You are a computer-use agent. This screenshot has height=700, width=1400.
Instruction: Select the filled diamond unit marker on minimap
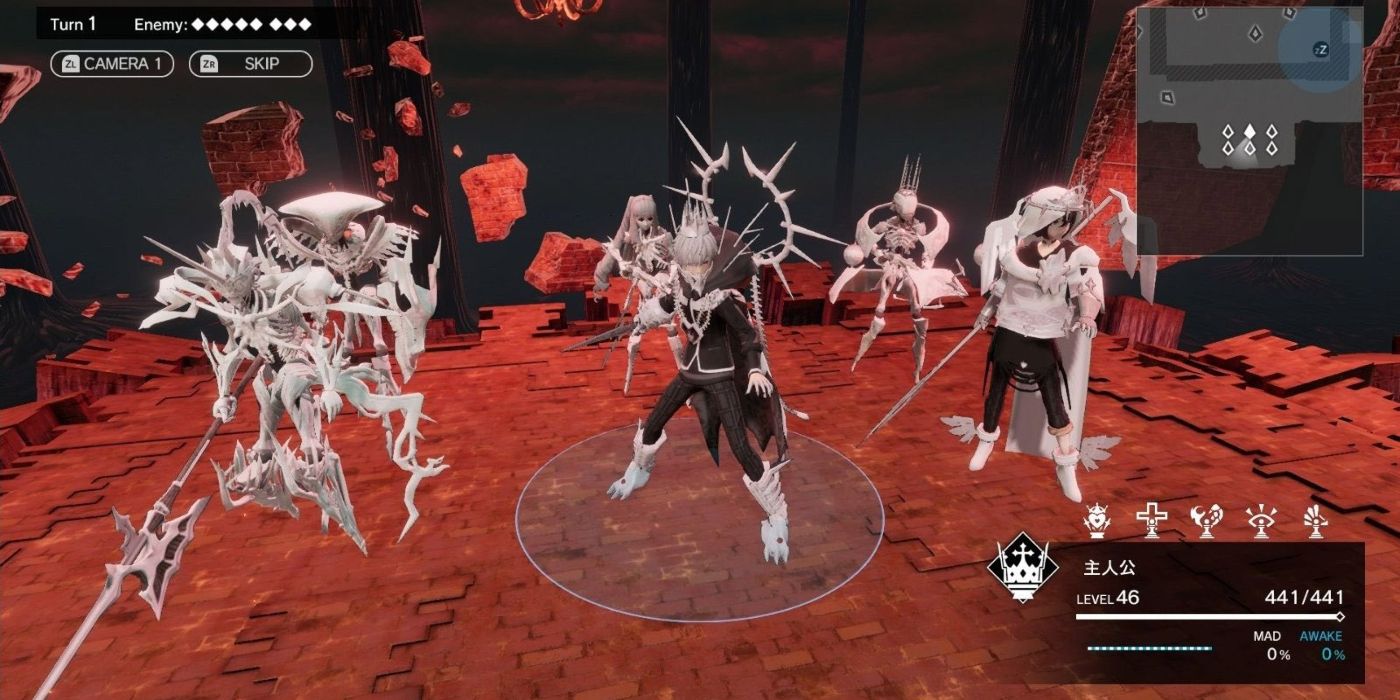pos(1249,131)
